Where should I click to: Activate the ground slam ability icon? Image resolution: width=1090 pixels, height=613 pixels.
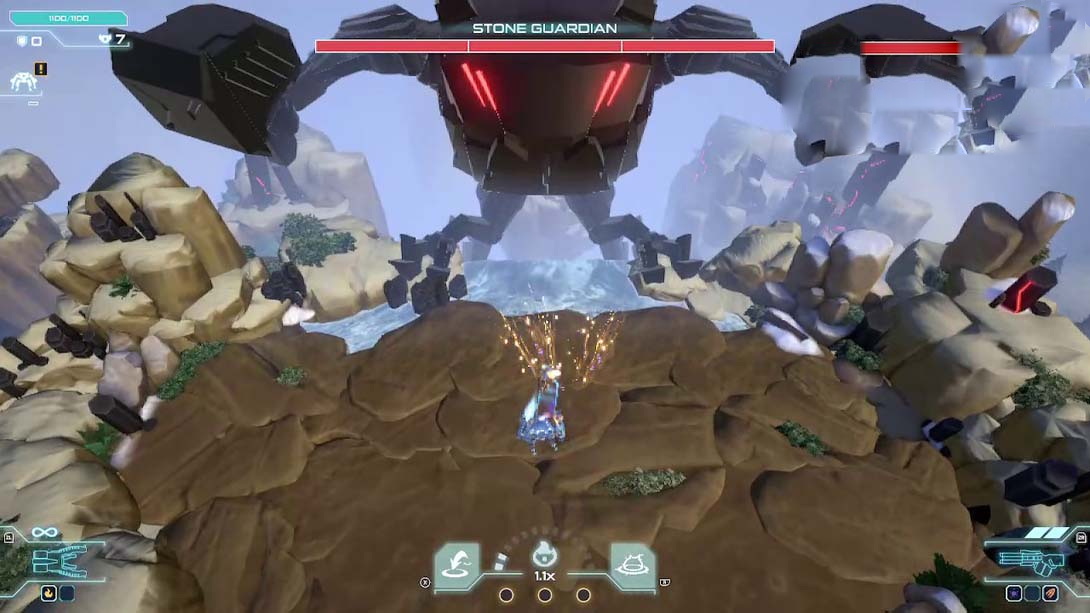pyautogui.click(x=632, y=566)
